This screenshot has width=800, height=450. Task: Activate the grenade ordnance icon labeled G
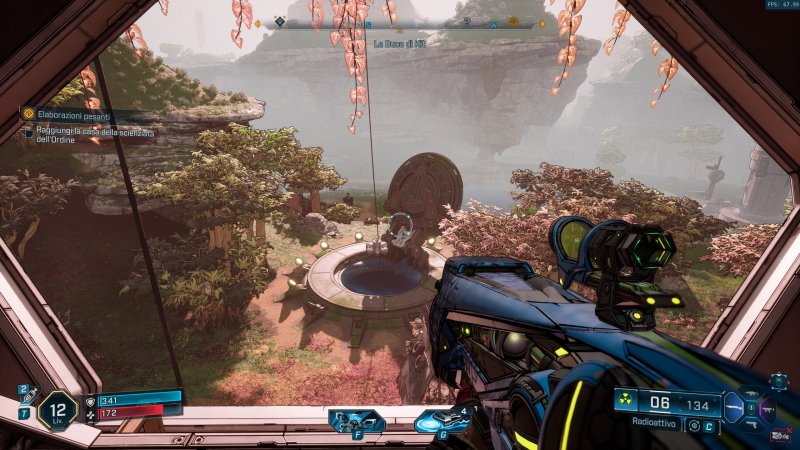pos(442,420)
